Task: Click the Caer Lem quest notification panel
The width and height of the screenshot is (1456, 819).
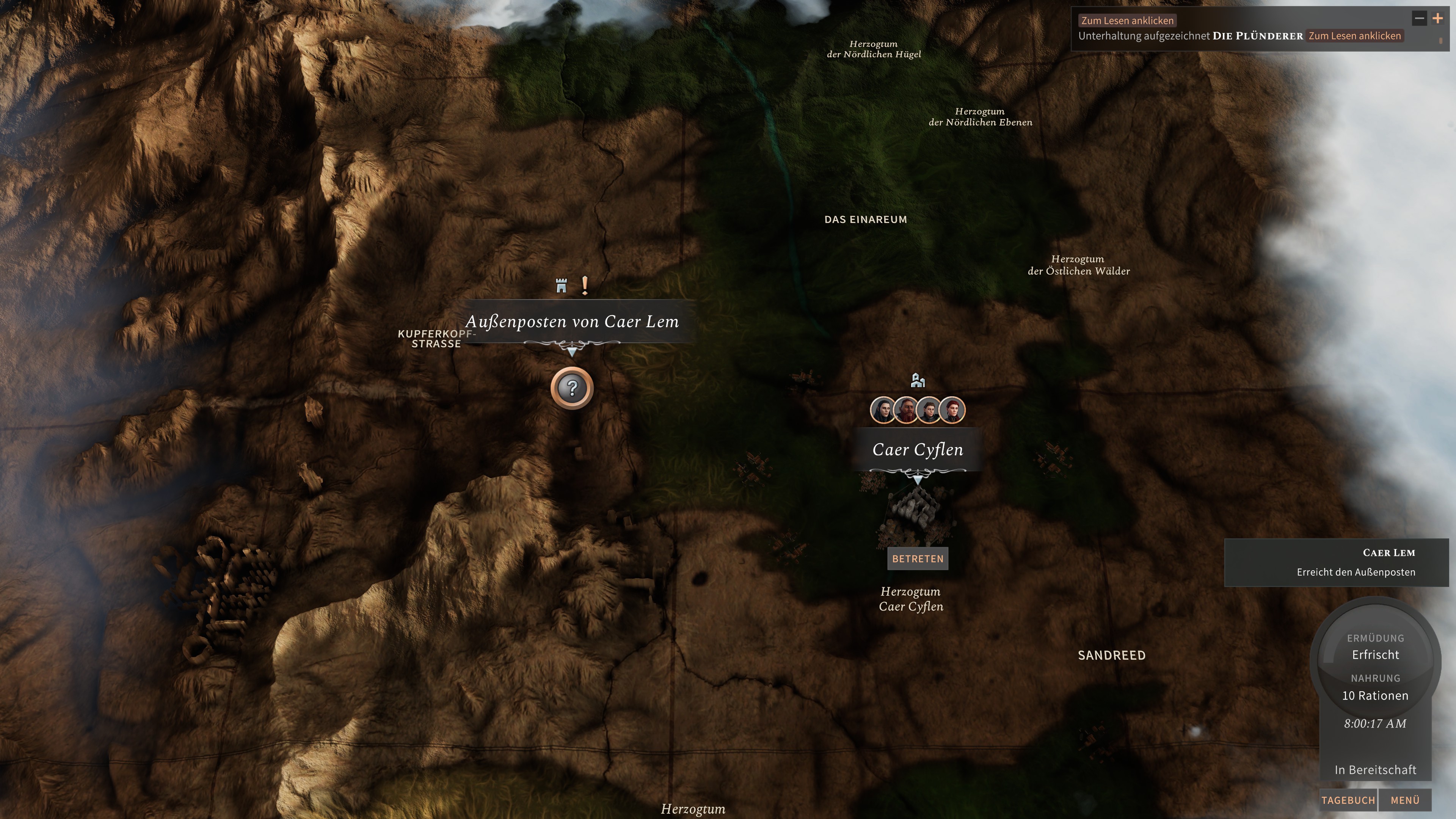Action: 1337,562
